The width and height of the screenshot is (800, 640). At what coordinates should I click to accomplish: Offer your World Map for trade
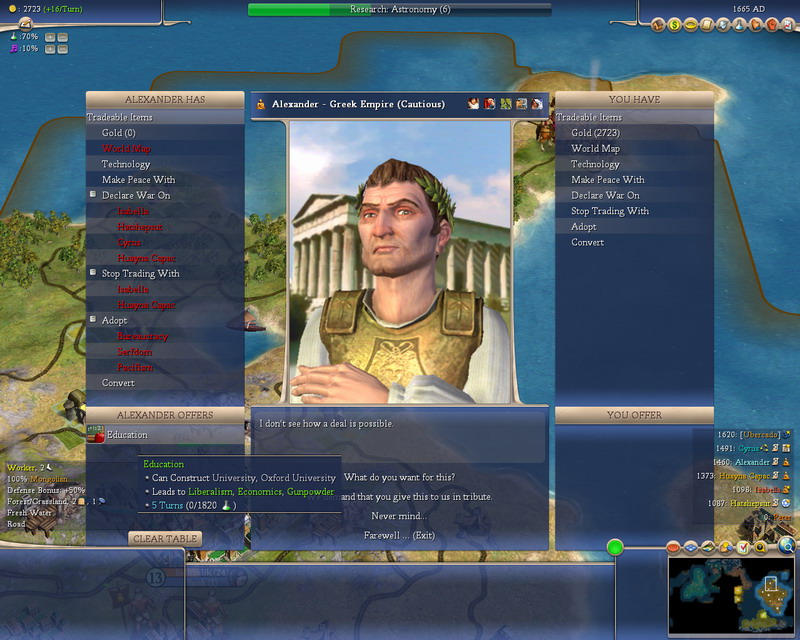[x=595, y=148]
